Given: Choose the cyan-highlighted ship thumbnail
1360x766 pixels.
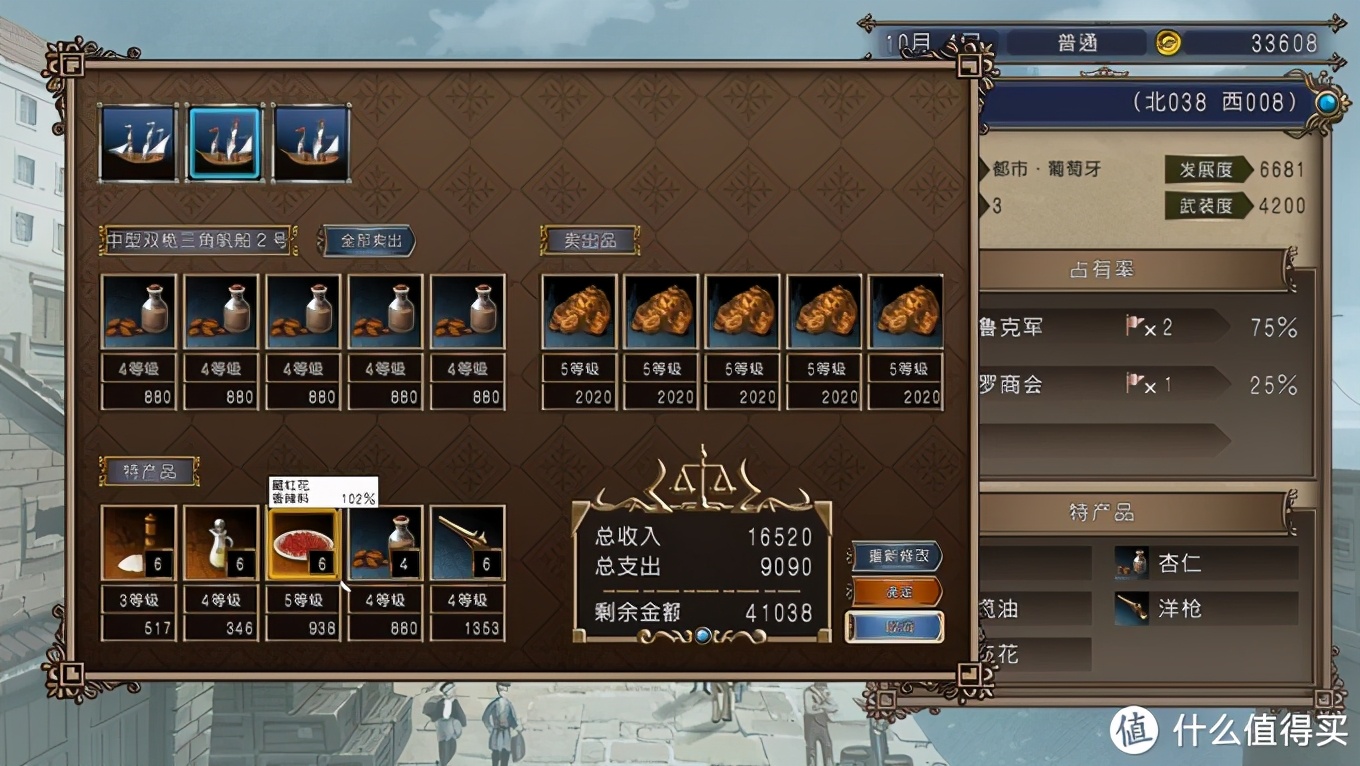Looking at the screenshot, I should coord(224,143).
